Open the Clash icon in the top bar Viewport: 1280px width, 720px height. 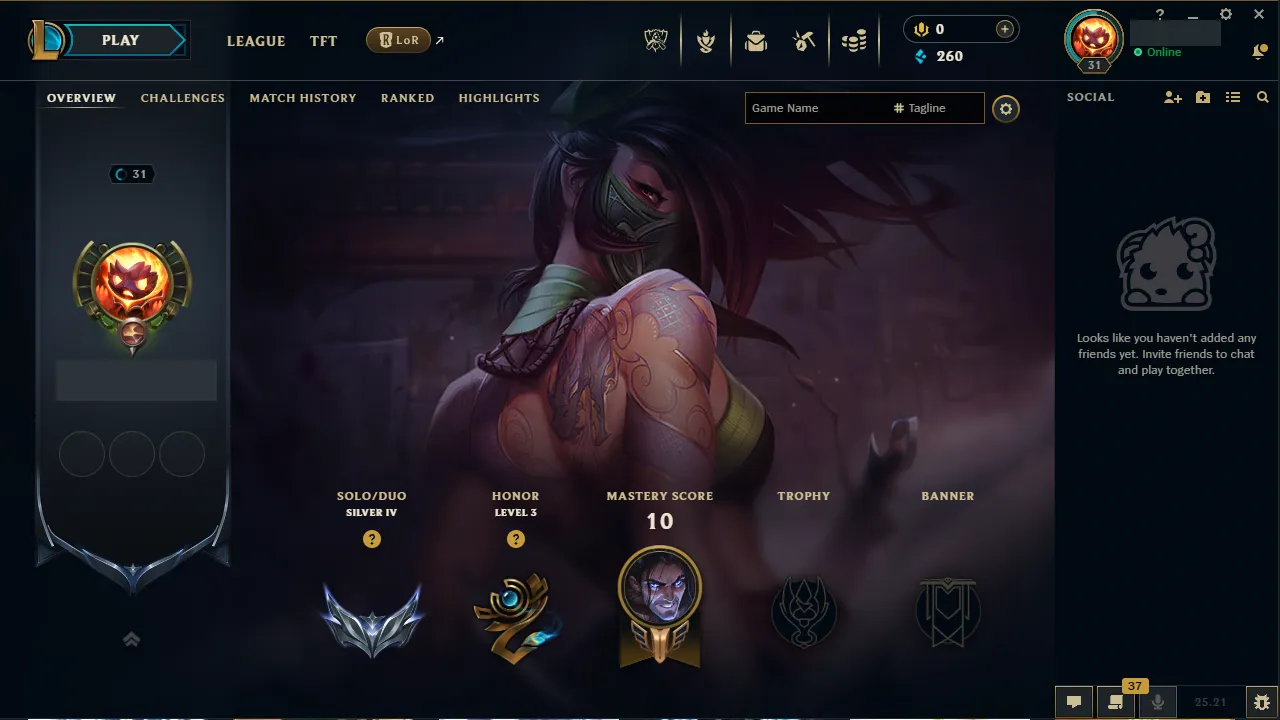click(x=706, y=41)
